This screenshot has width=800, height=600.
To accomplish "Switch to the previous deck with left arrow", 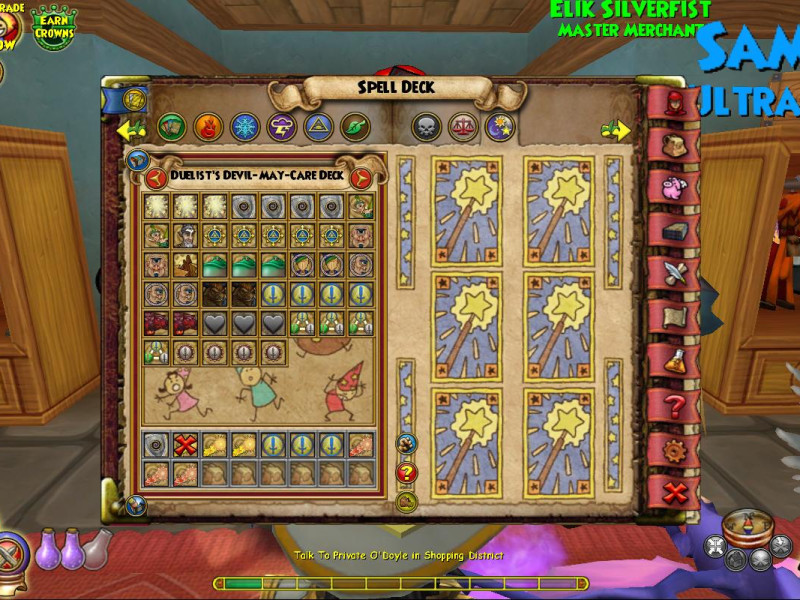I will click(x=156, y=178).
